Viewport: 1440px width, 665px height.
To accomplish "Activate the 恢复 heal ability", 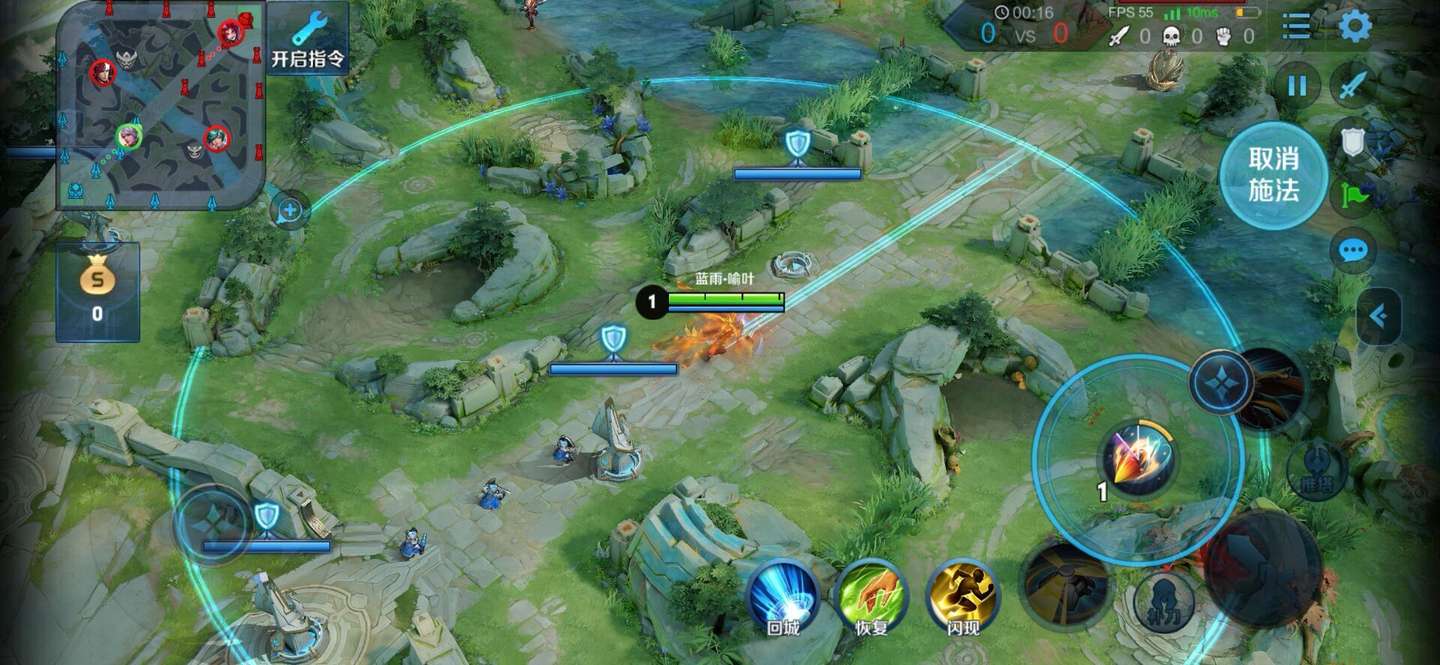I will coord(869,597).
